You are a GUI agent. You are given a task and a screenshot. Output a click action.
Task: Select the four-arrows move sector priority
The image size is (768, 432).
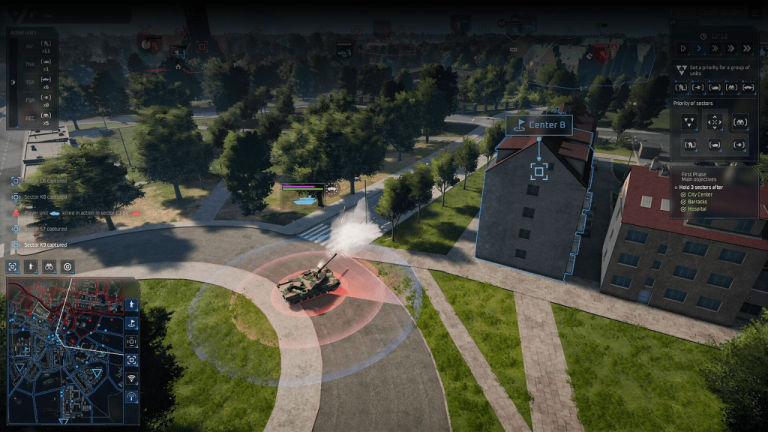[x=714, y=121]
